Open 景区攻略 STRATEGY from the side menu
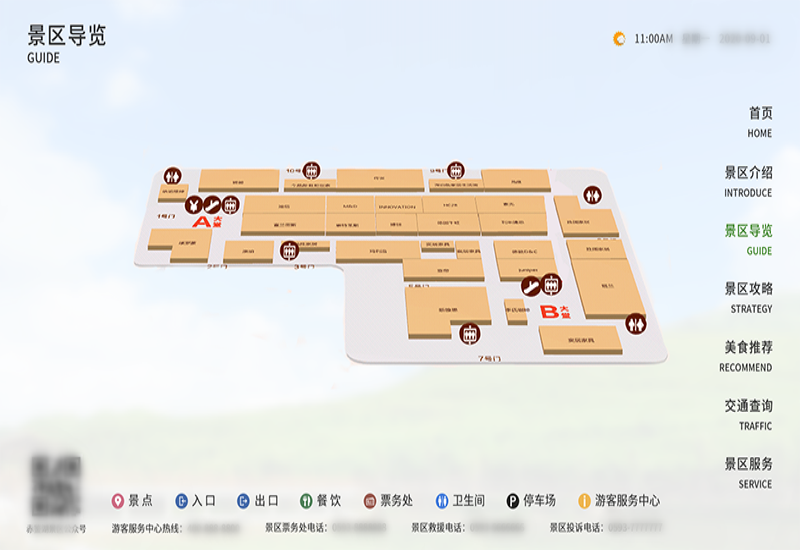 (x=748, y=297)
